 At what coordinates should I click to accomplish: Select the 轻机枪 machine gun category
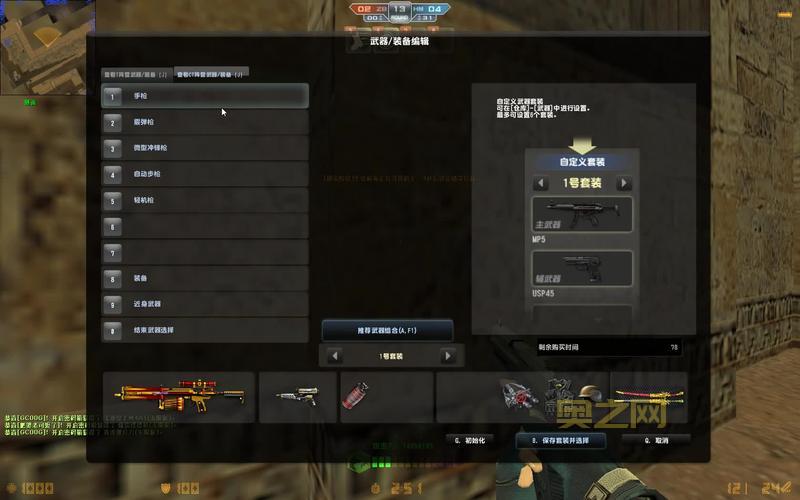point(205,200)
